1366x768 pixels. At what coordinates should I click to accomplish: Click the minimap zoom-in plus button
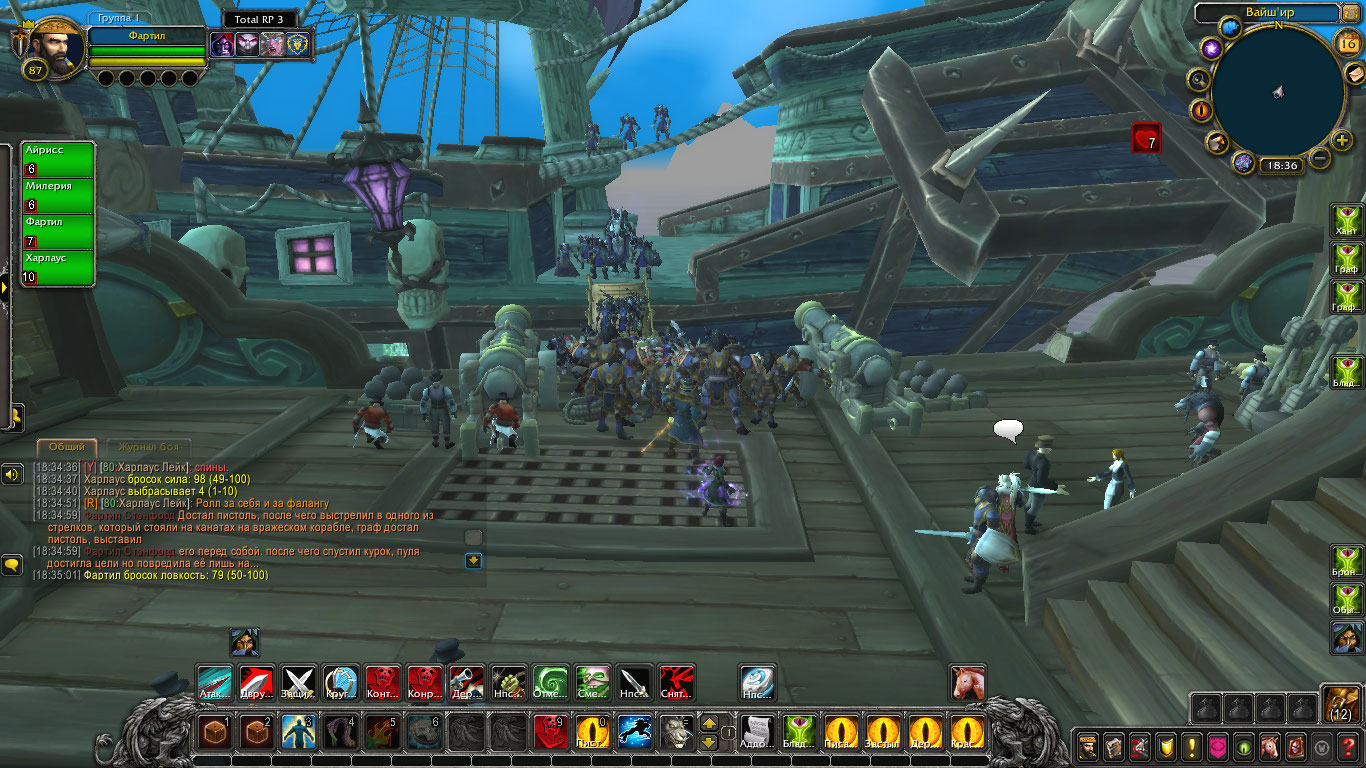coord(1342,140)
